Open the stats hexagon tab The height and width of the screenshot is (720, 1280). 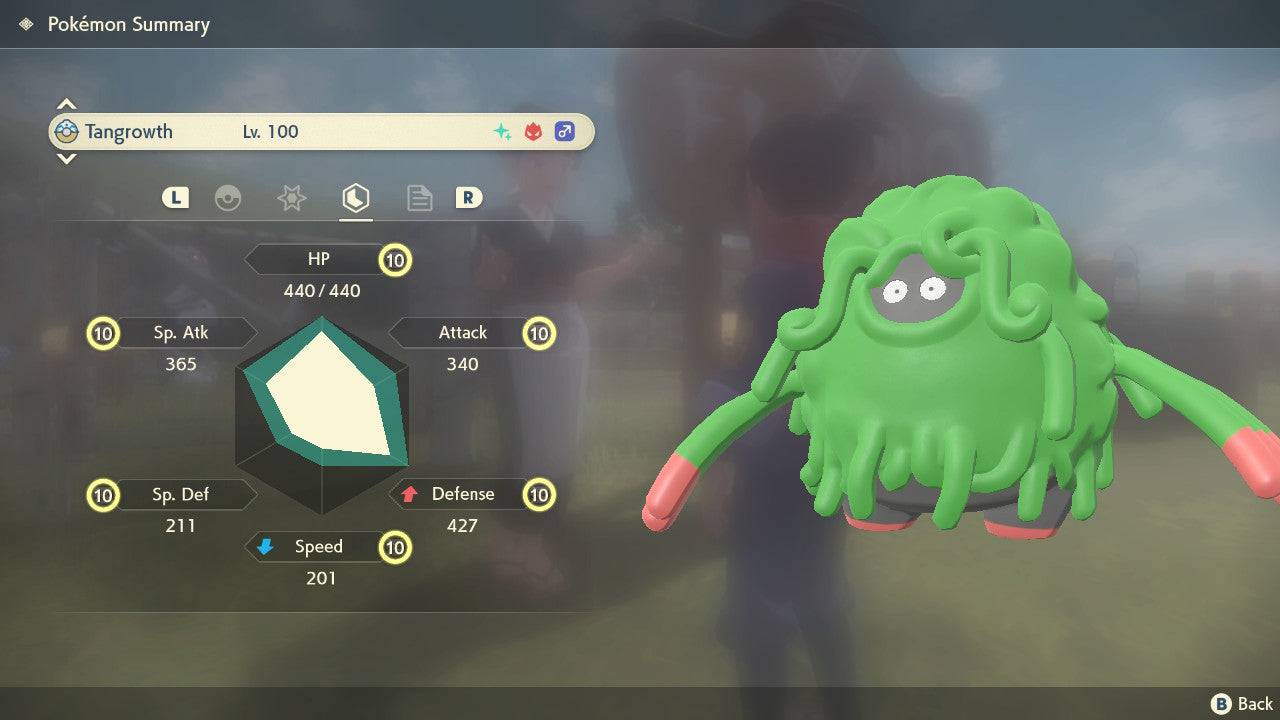tap(355, 198)
